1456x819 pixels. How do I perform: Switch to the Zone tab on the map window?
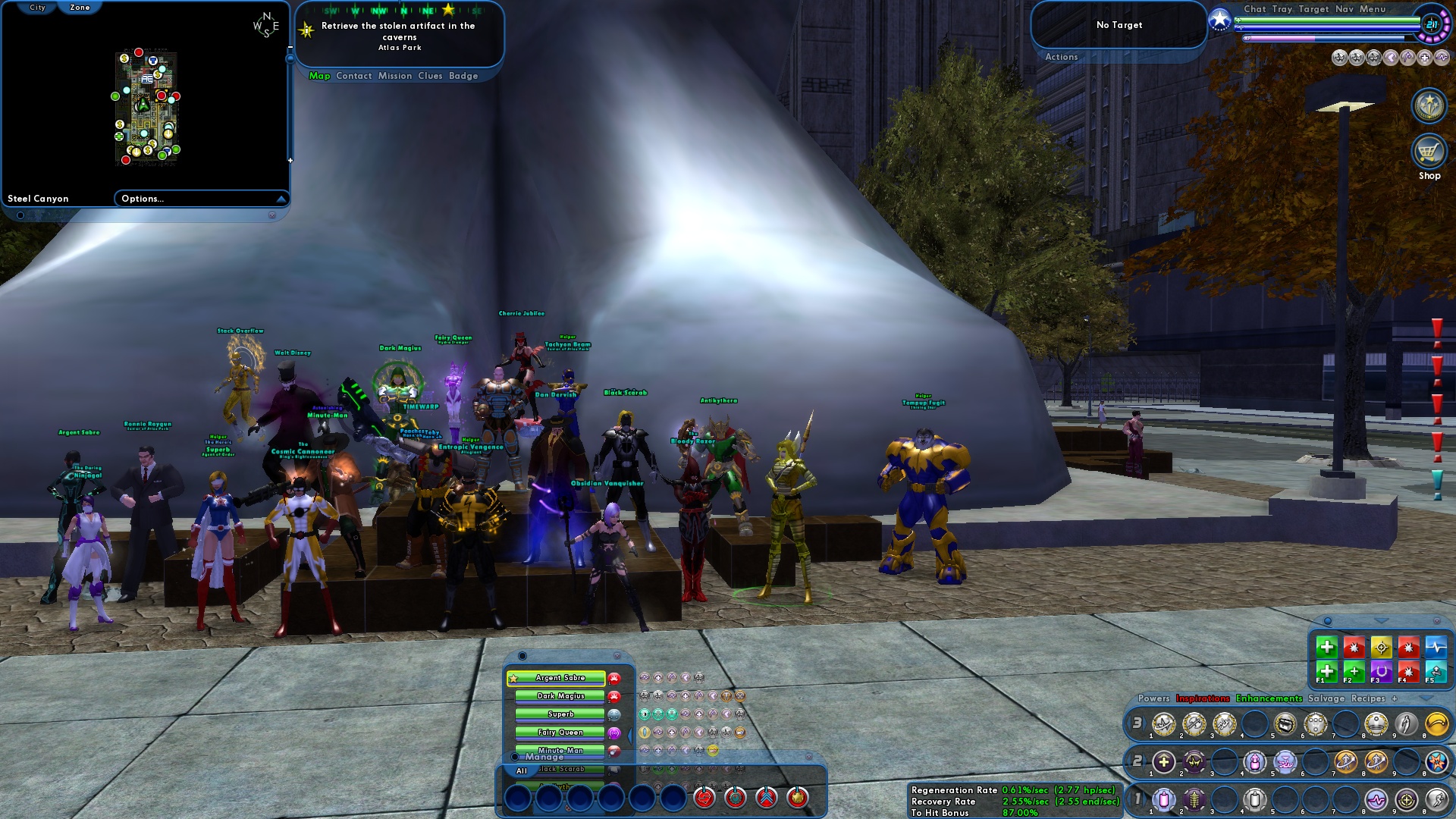[x=81, y=6]
